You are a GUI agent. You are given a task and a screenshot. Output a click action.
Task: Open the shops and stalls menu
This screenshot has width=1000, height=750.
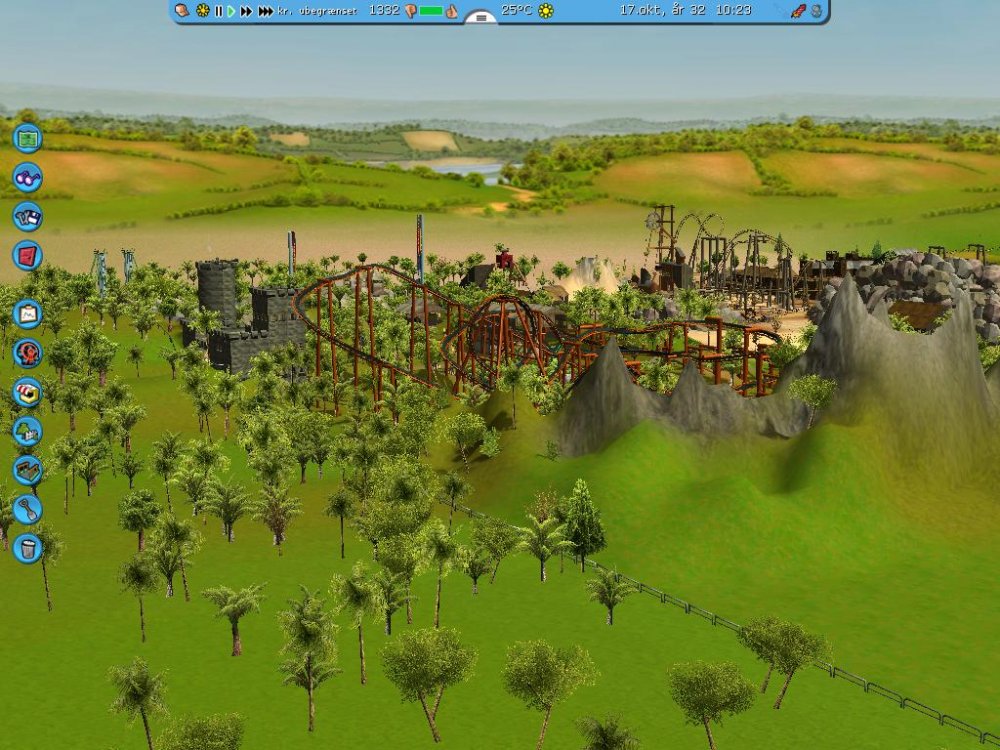pos(27,392)
